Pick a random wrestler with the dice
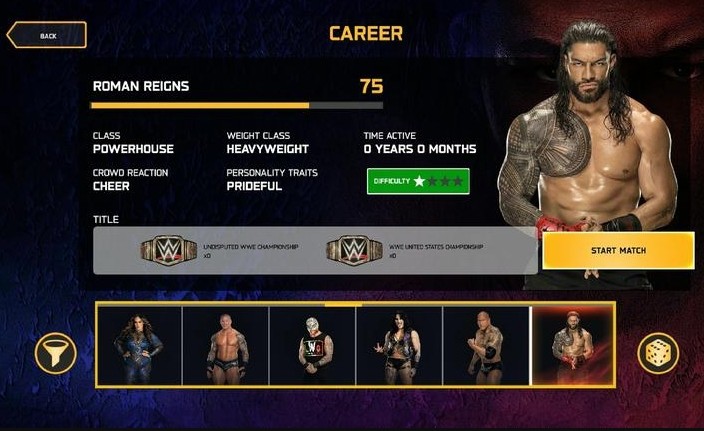This screenshot has width=704, height=431. click(x=658, y=353)
